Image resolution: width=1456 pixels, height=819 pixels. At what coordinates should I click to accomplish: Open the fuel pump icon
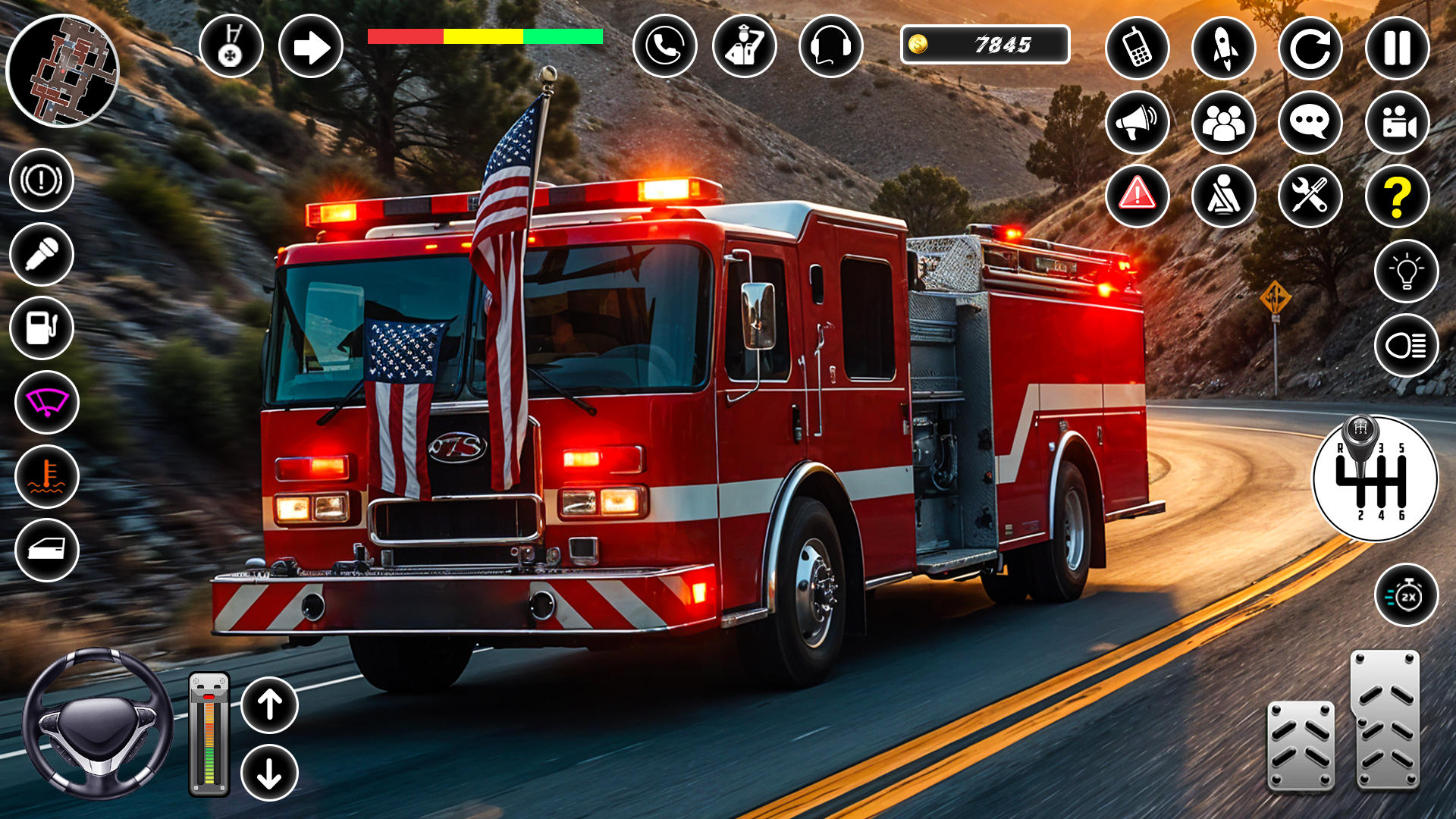point(42,328)
